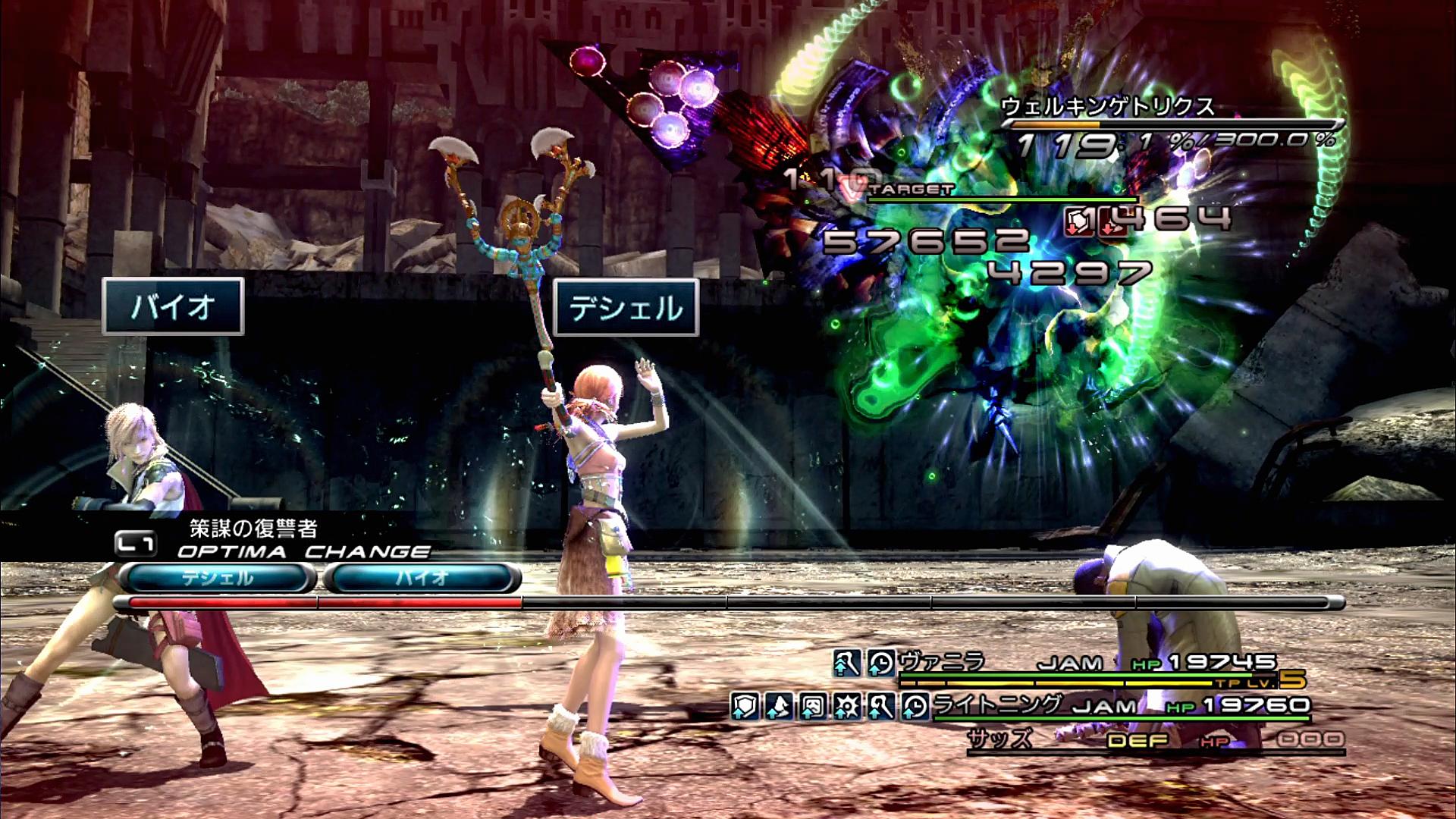Choose ライトニング in the party status list

(996, 705)
